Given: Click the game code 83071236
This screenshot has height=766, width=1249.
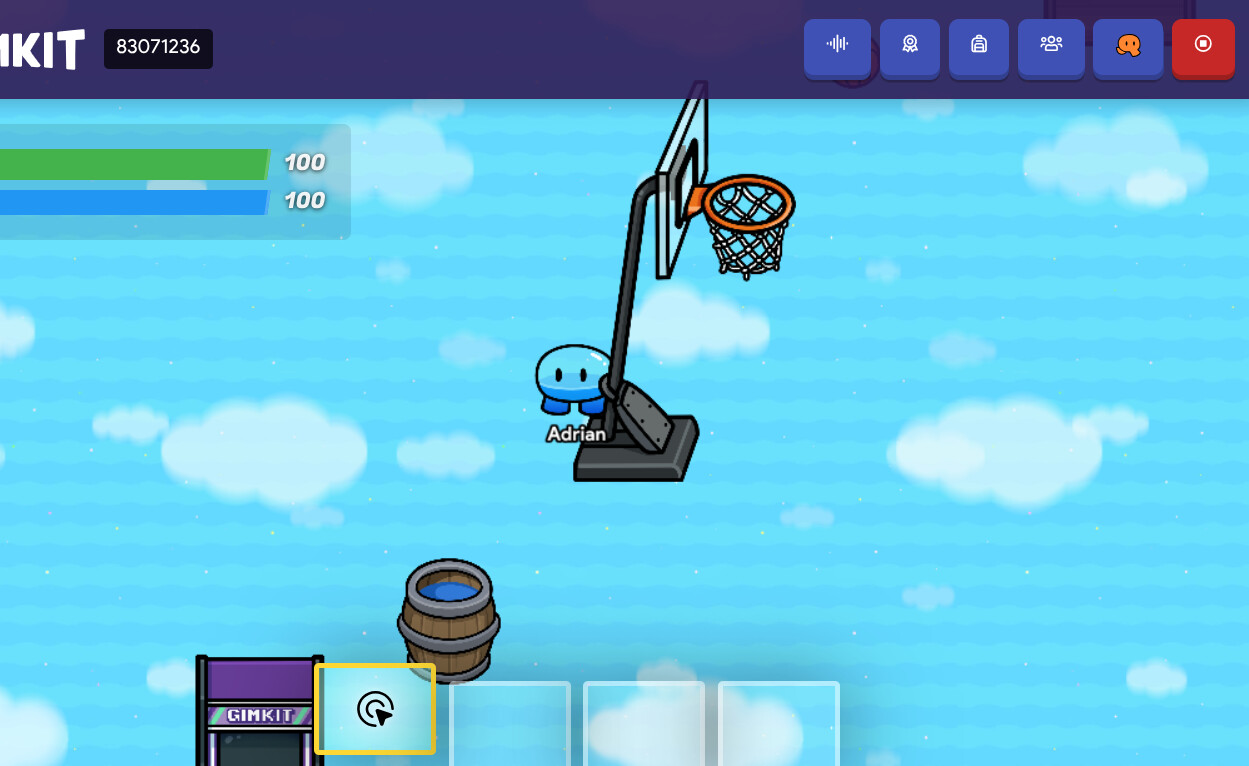Looking at the screenshot, I should (158, 48).
